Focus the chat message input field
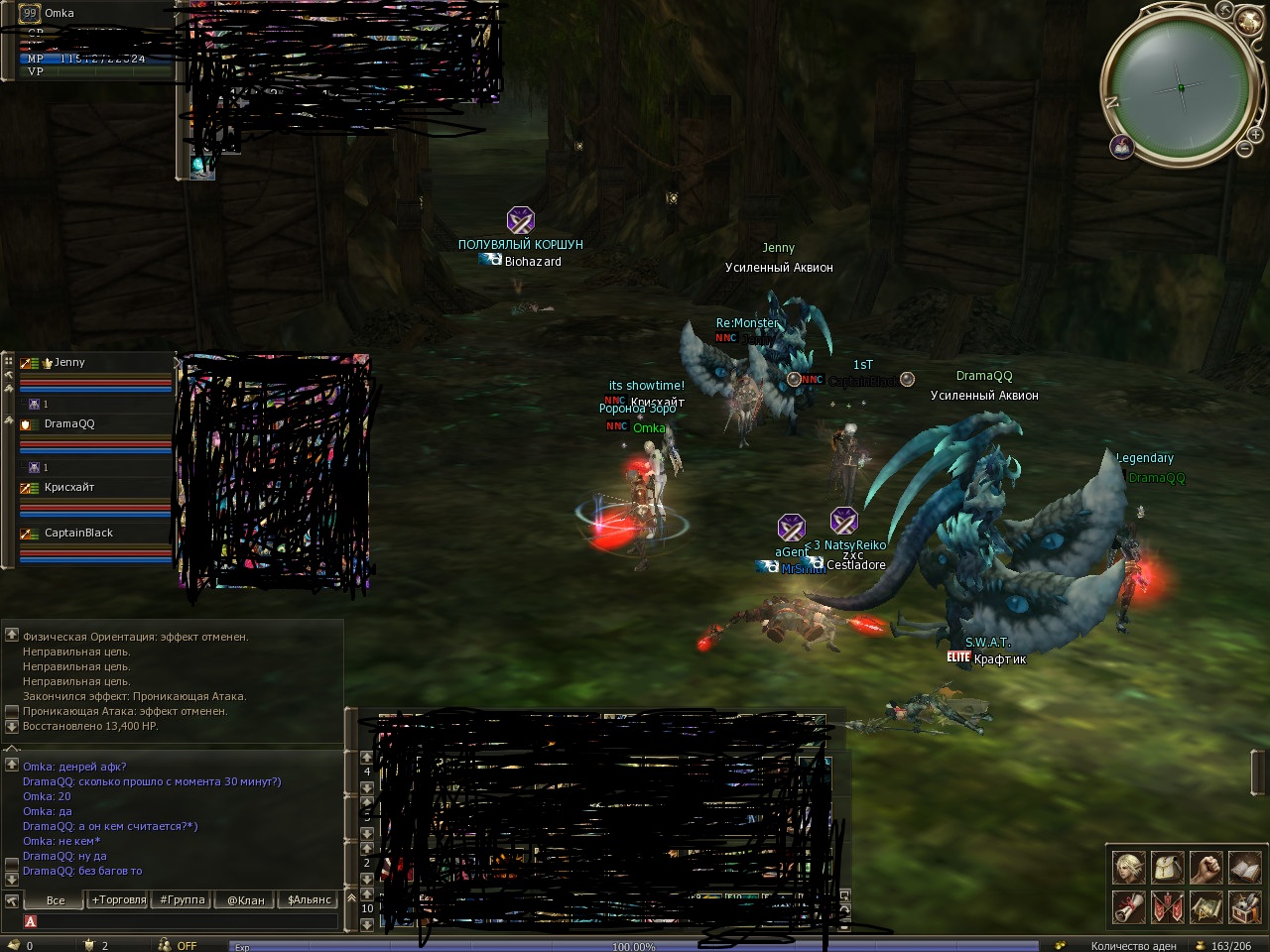Screen dimensions: 1270x952 coord(189,921)
